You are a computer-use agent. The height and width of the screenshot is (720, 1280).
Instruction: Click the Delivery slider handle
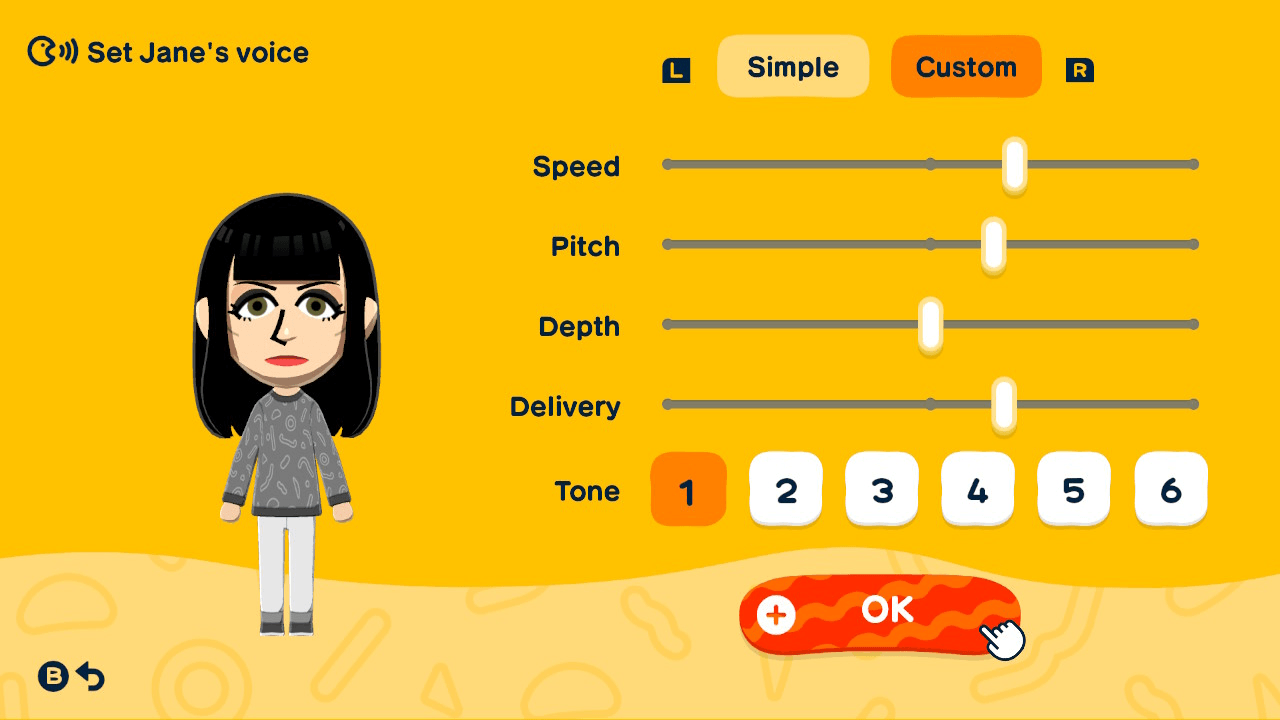(x=1004, y=403)
